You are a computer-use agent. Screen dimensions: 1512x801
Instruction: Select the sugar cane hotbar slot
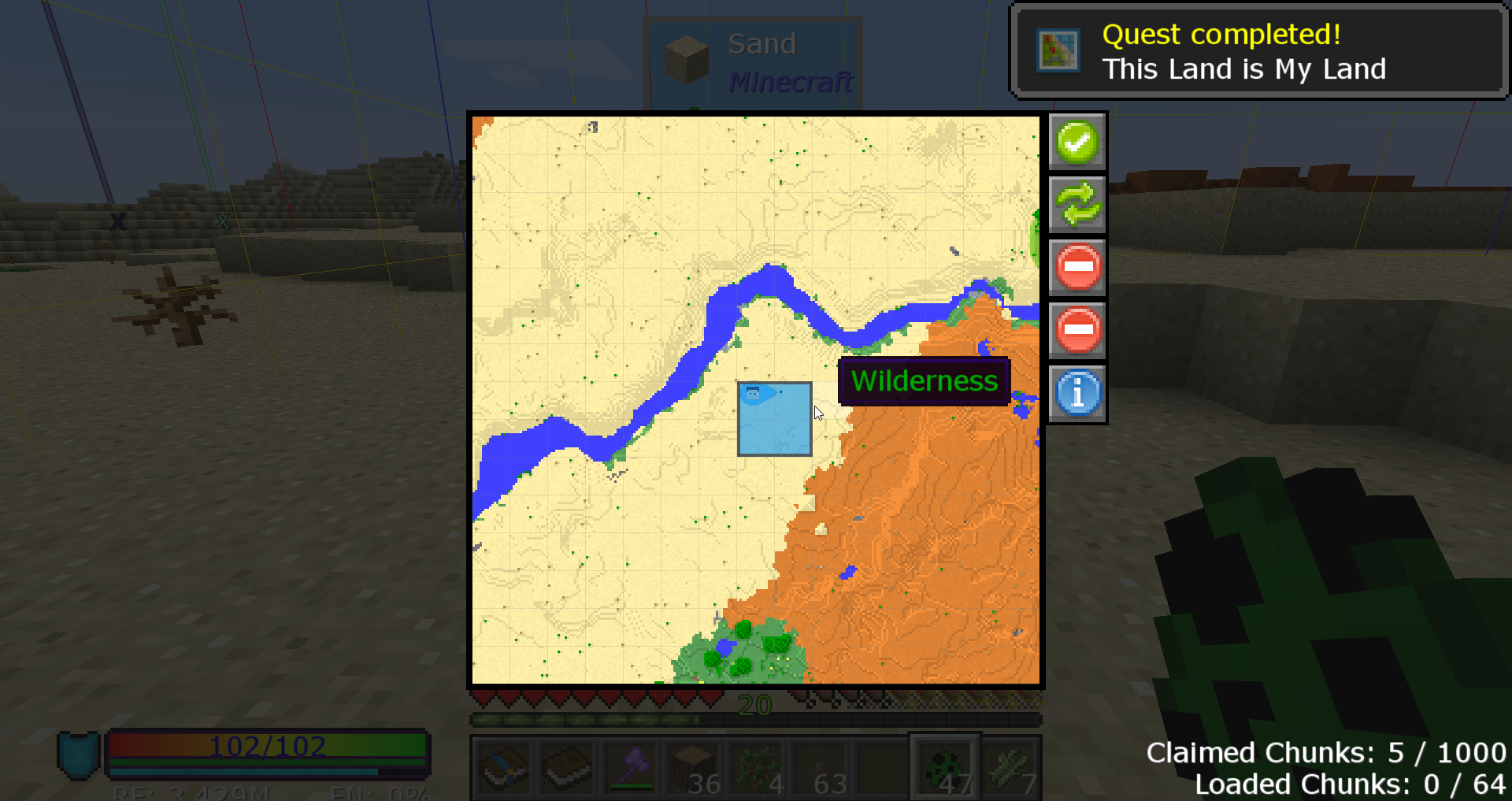click(1011, 768)
